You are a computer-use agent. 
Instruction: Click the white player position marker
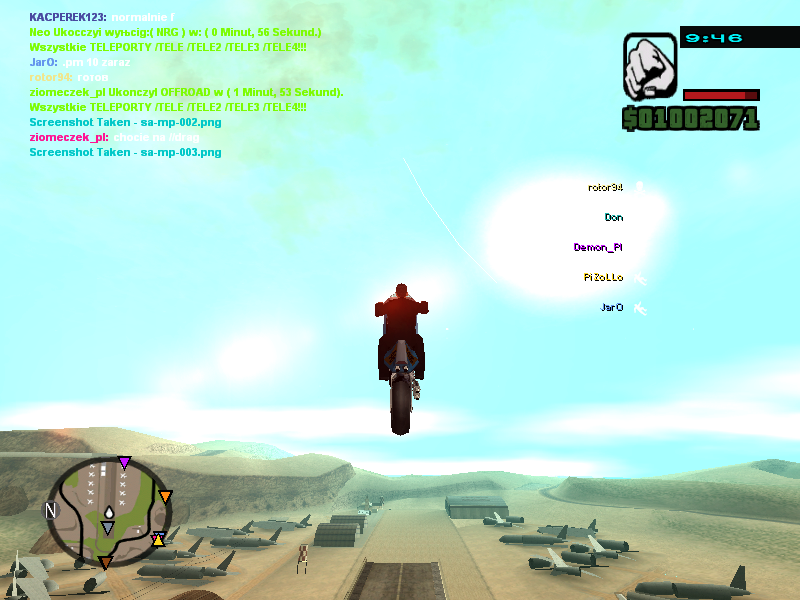pyautogui.click(x=107, y=512)
